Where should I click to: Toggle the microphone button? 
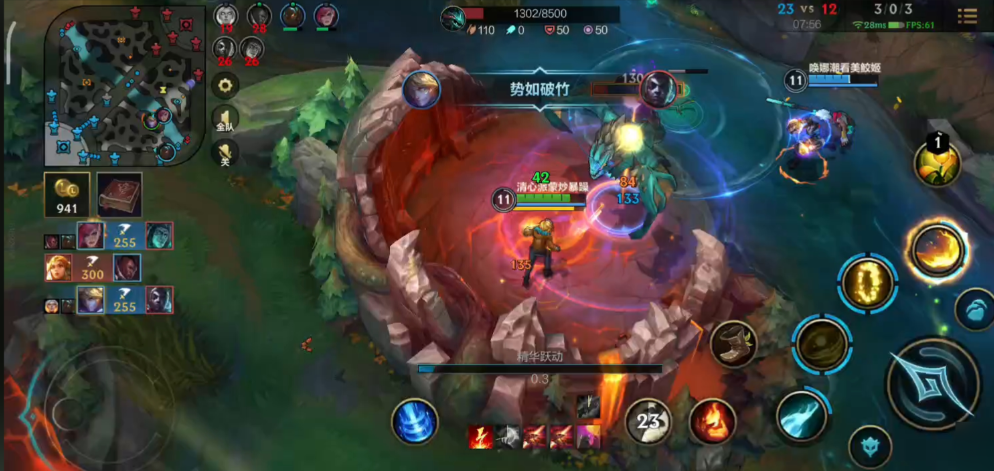pos(225,155)
